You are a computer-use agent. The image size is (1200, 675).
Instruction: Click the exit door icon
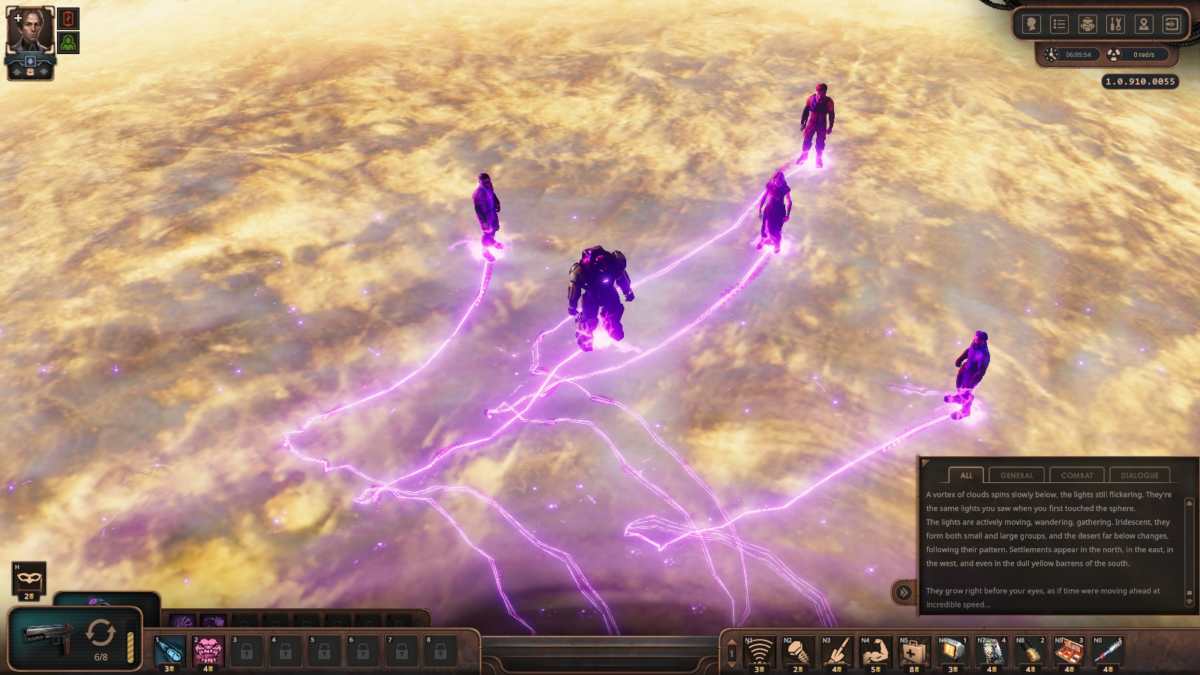point(1172,24)
